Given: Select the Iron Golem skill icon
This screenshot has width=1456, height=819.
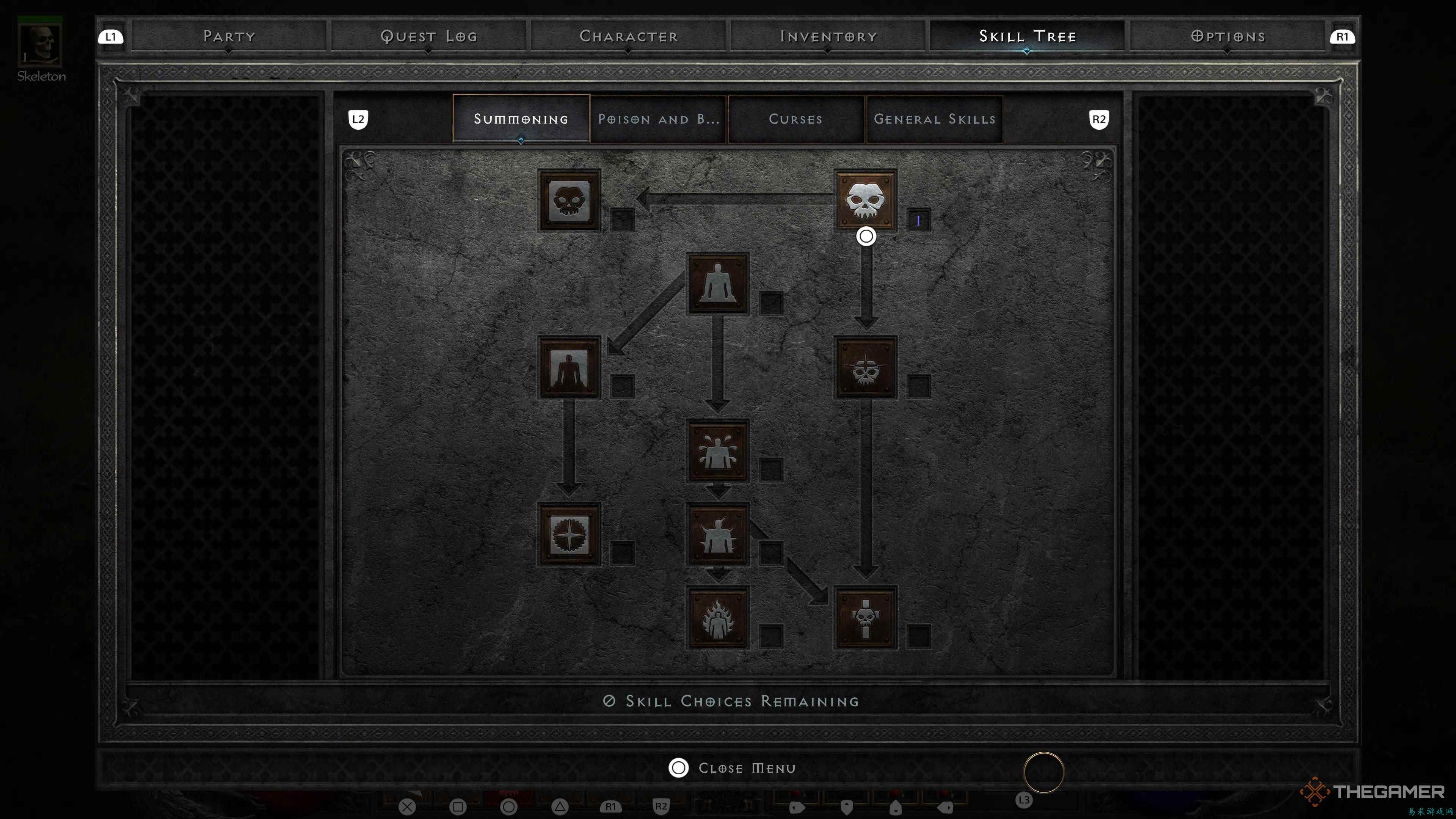Looking at the screenshot, I should click(718, 534).
